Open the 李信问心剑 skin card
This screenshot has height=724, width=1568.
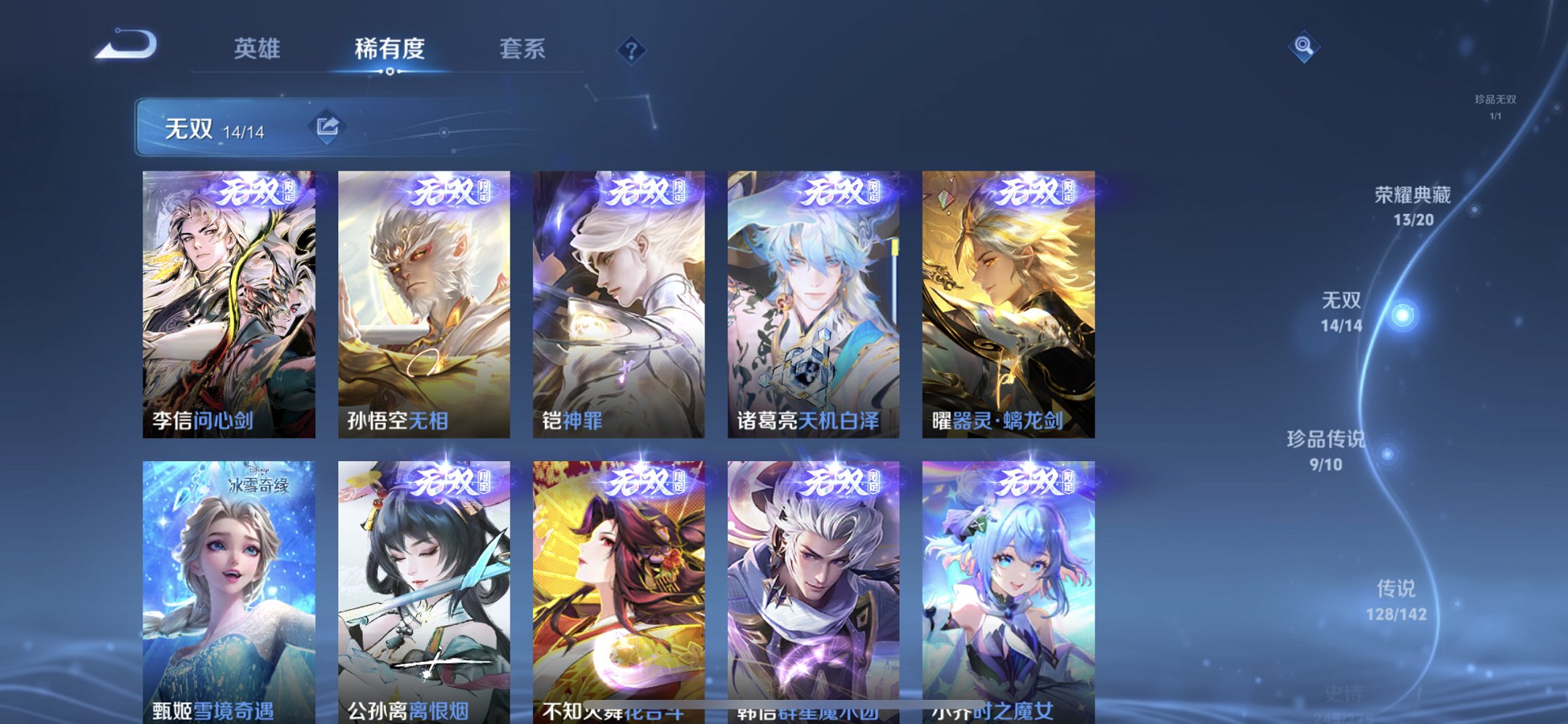click(x=230, y=299)
